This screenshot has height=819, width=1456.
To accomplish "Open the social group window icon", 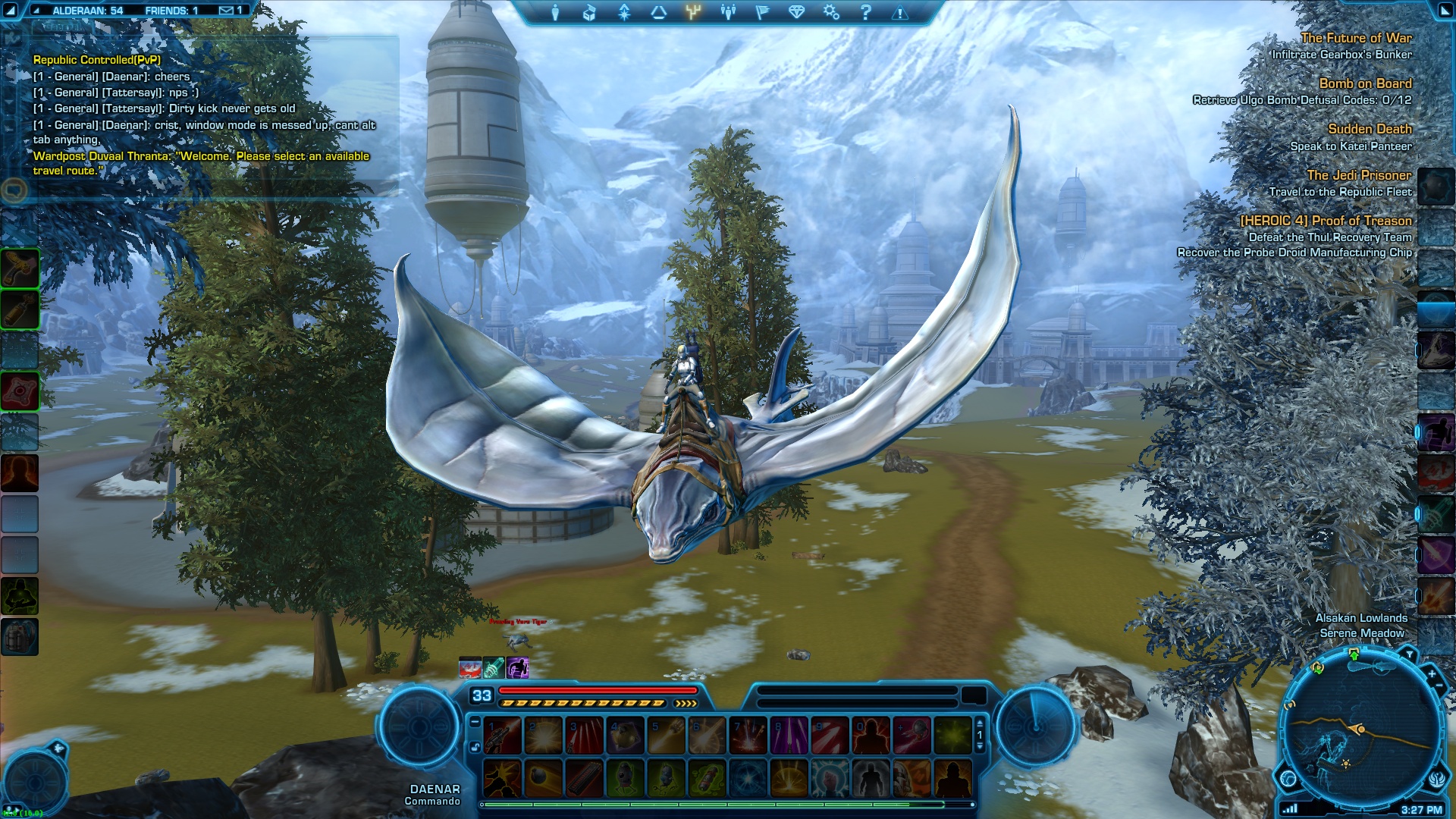I will (728, 12).
